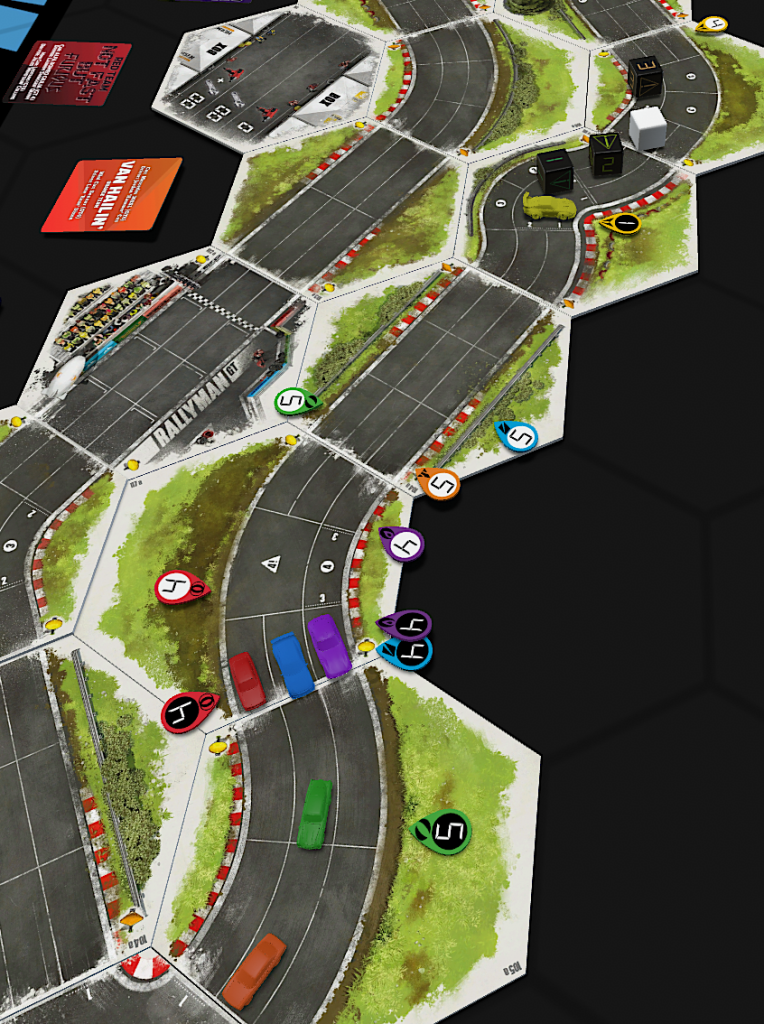This screenshot has width=764, height=1024.
Task: Click the purple race car
Action: pos(329,645)
